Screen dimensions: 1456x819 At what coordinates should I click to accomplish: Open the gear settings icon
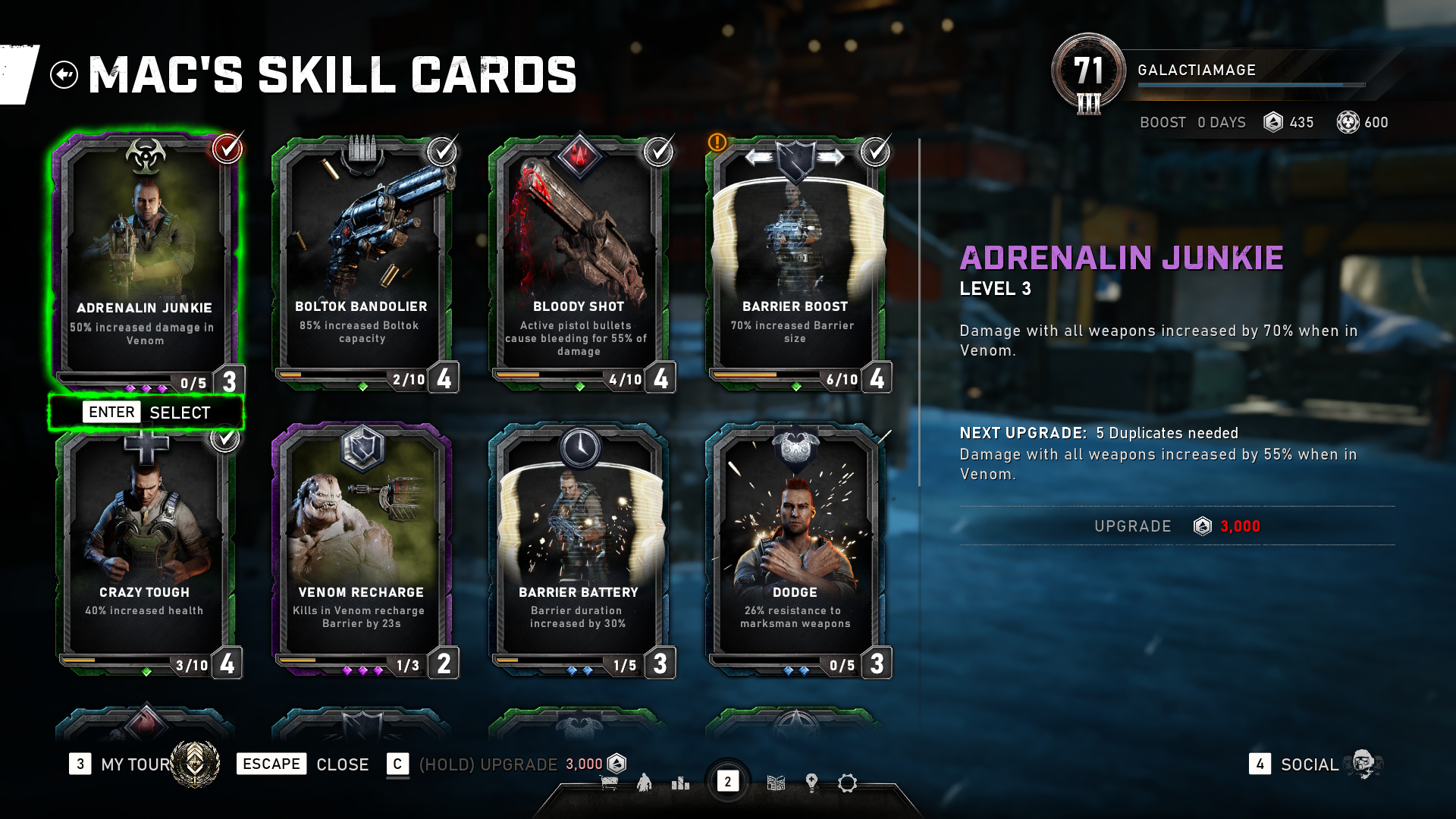847,783
